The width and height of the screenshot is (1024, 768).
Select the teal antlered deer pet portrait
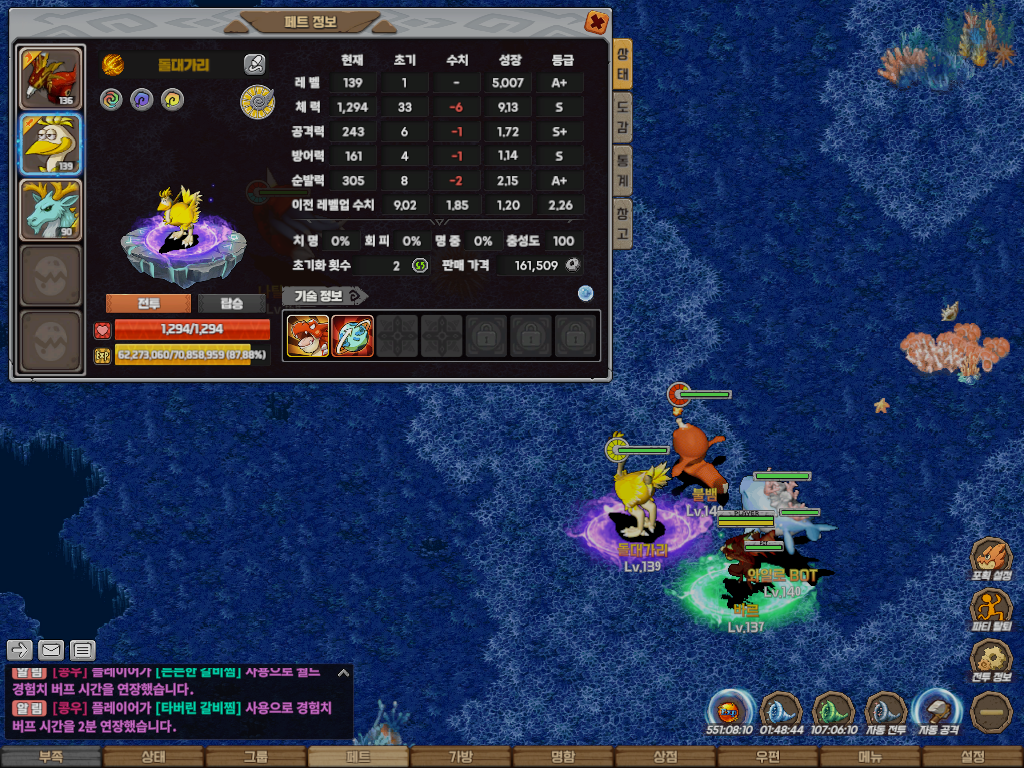point(50,210)
